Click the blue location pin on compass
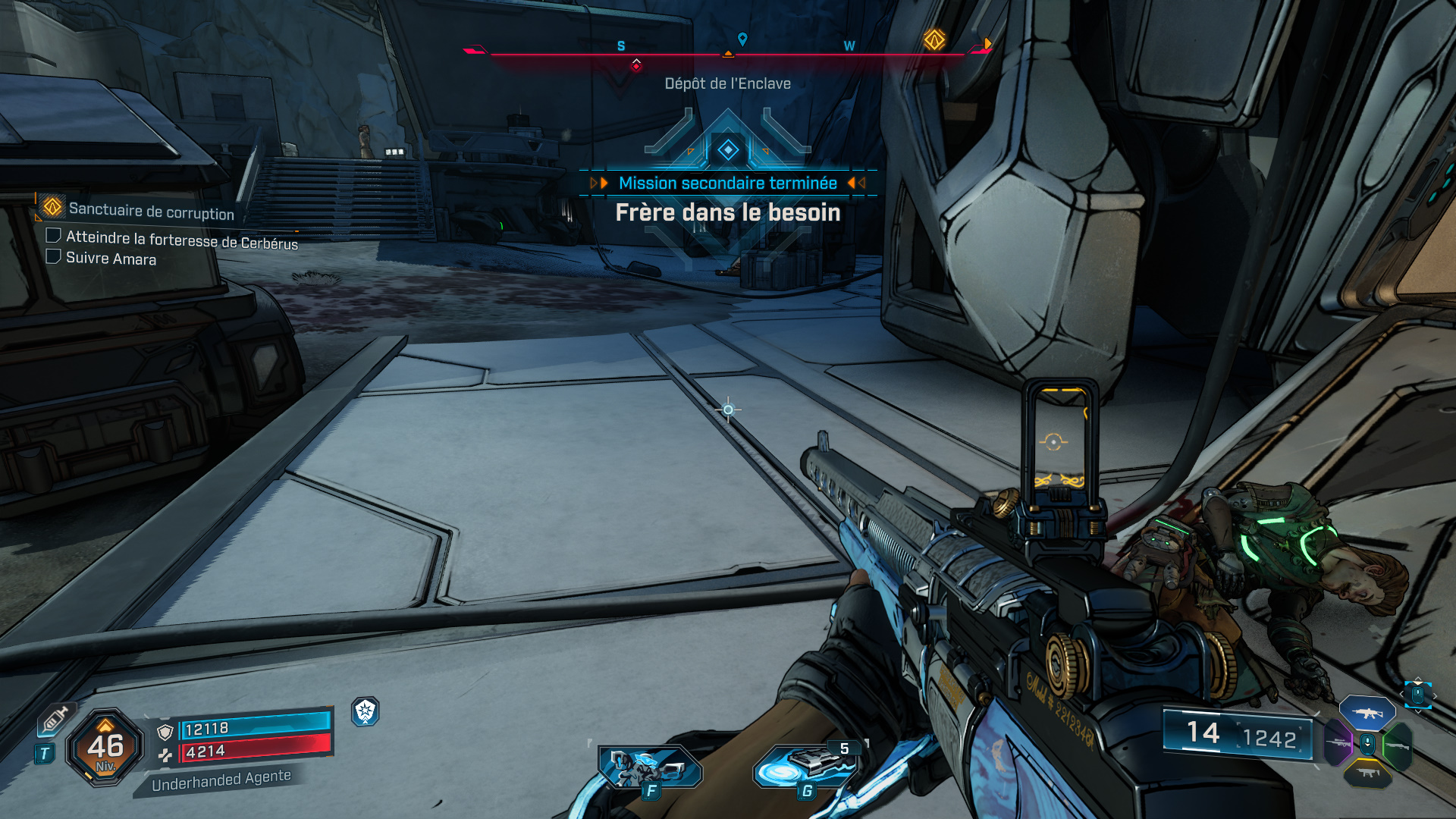Image resolution: width=1456 pixels, height=819 pixels. click(x=742, y=39)
